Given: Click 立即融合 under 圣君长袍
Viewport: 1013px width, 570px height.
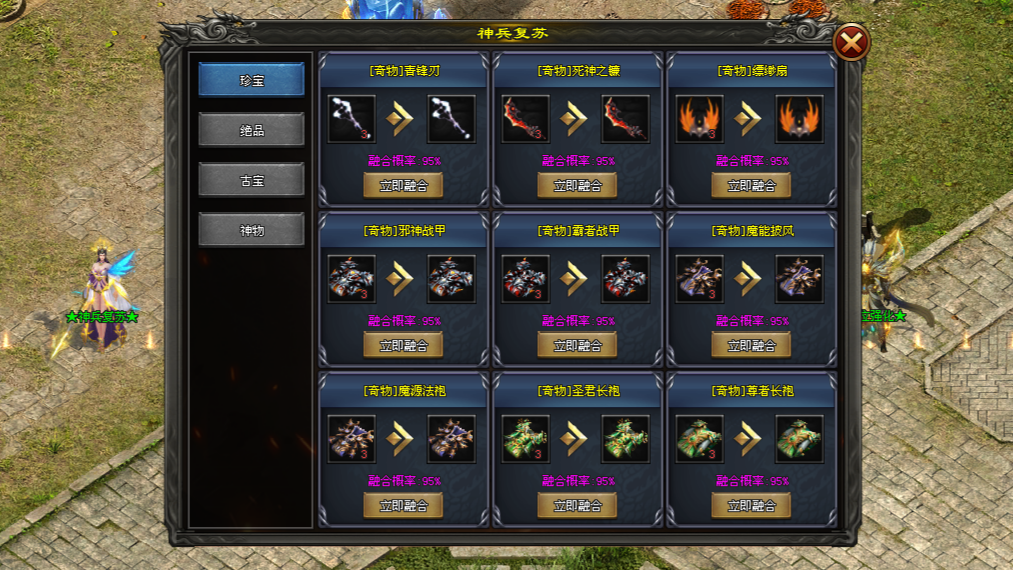Looking at the screenshot, I should click(577, 505).
